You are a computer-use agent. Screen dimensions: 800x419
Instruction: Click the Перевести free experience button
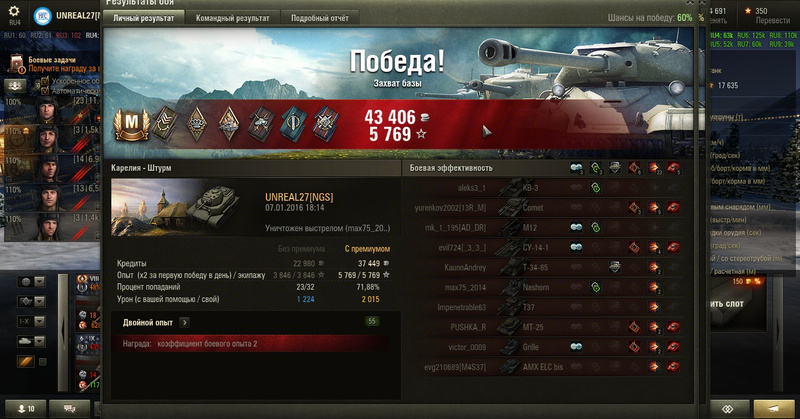pyautogui.click(x=773, y=17)
